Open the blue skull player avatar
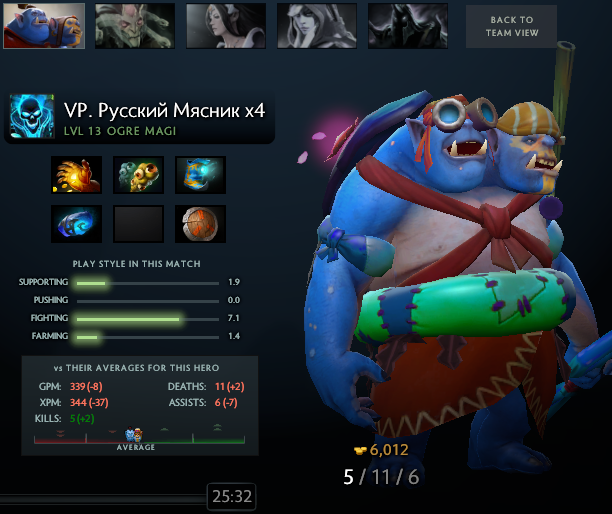 coord(32,119)
